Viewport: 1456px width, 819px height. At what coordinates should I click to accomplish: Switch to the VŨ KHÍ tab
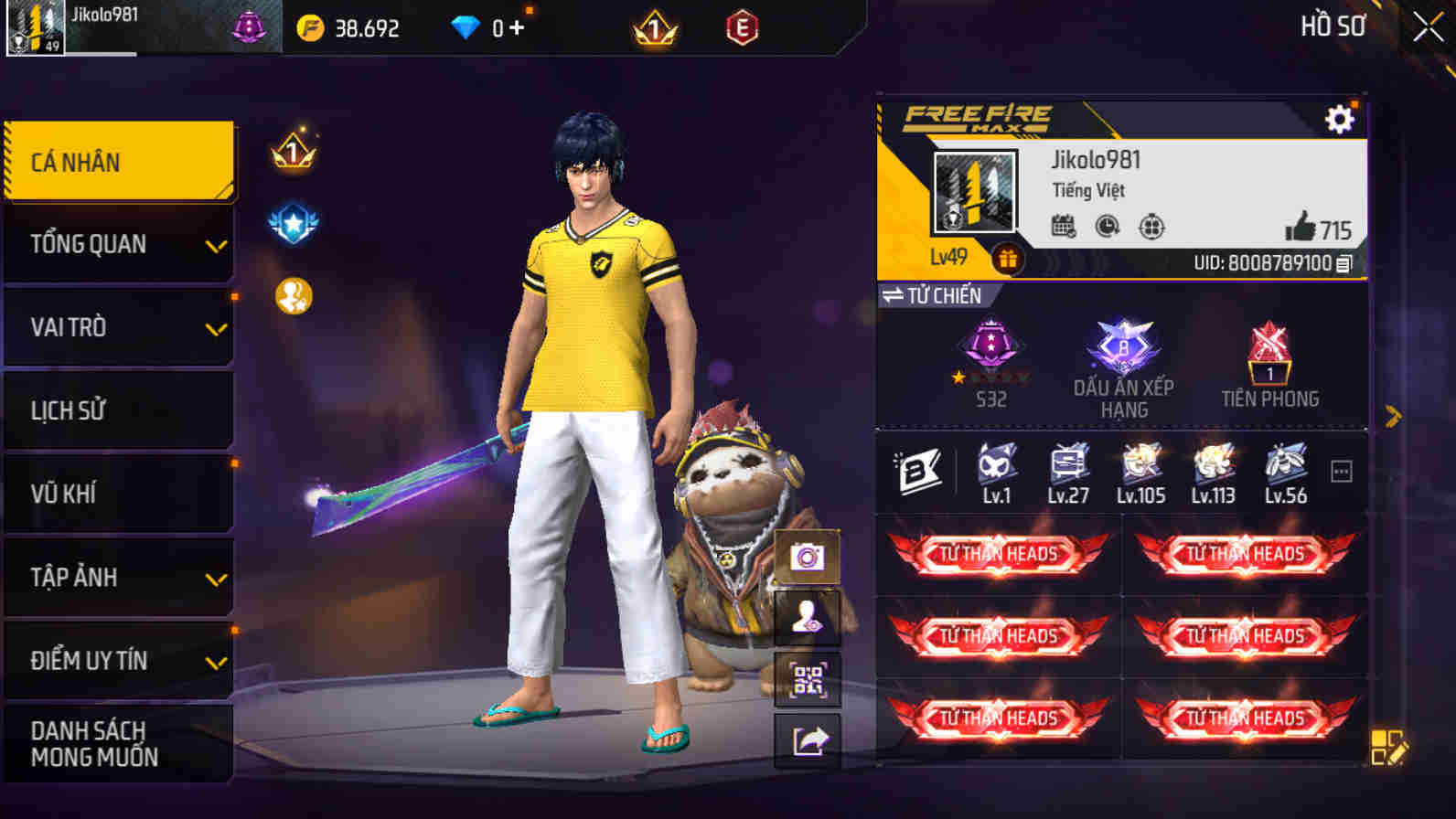pos(119,493)
